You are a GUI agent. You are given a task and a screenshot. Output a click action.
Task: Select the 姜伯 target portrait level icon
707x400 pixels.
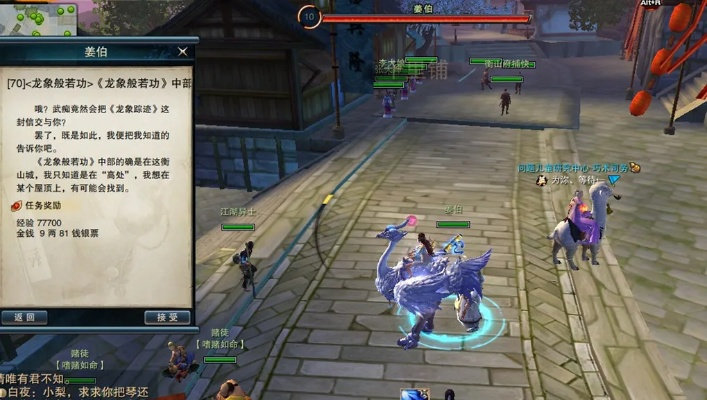(x=309, y=16)
